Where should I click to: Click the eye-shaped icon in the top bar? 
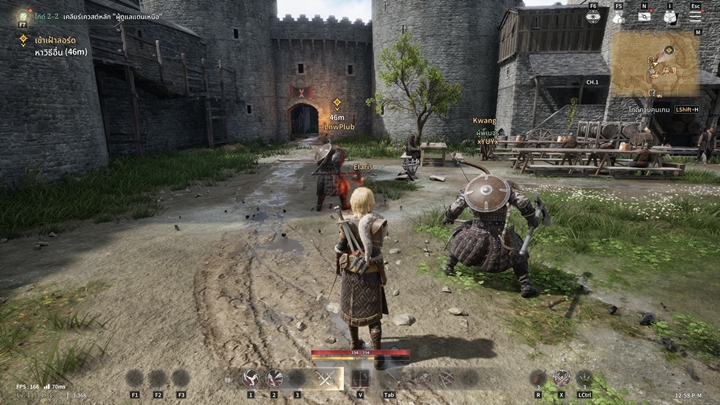point(593,16)
